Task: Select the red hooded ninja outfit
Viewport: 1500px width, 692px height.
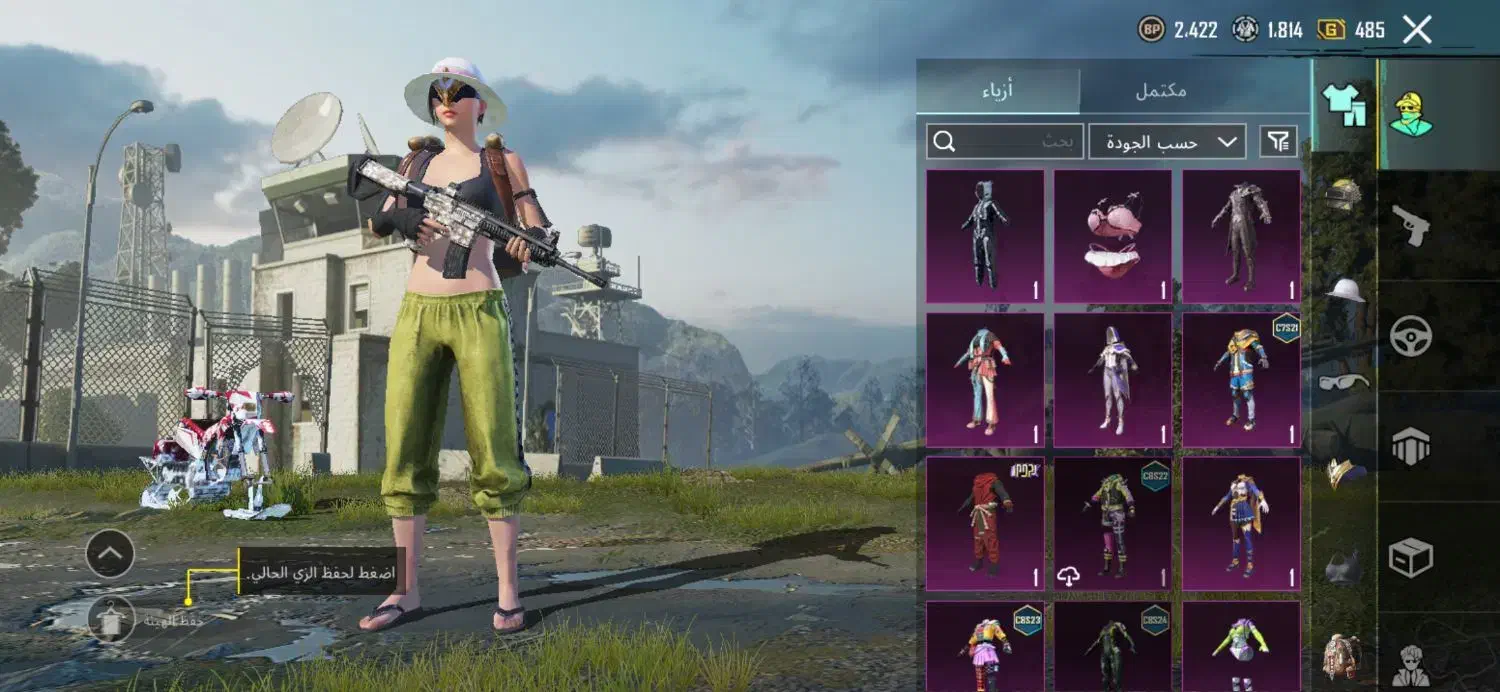Action: [x=985, y=523]
